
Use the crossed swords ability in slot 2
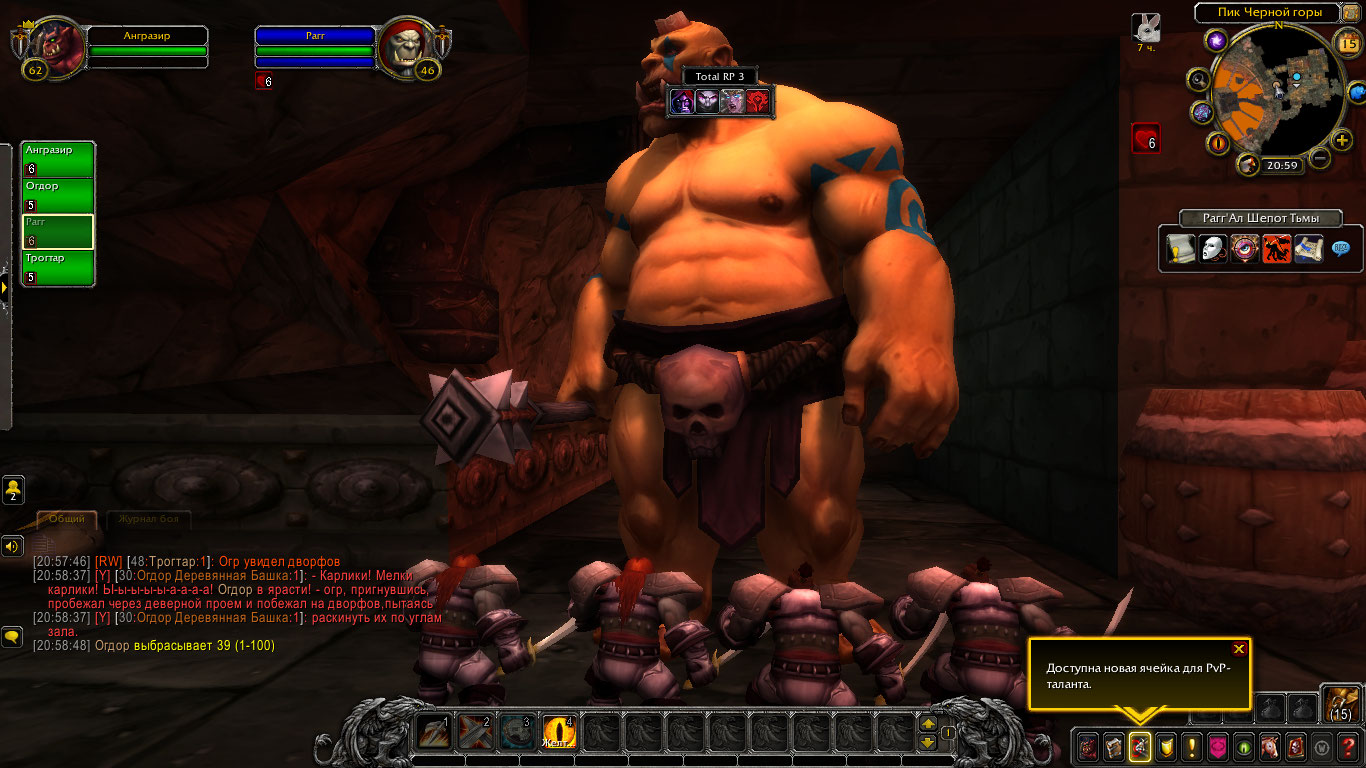pos(475,733)
